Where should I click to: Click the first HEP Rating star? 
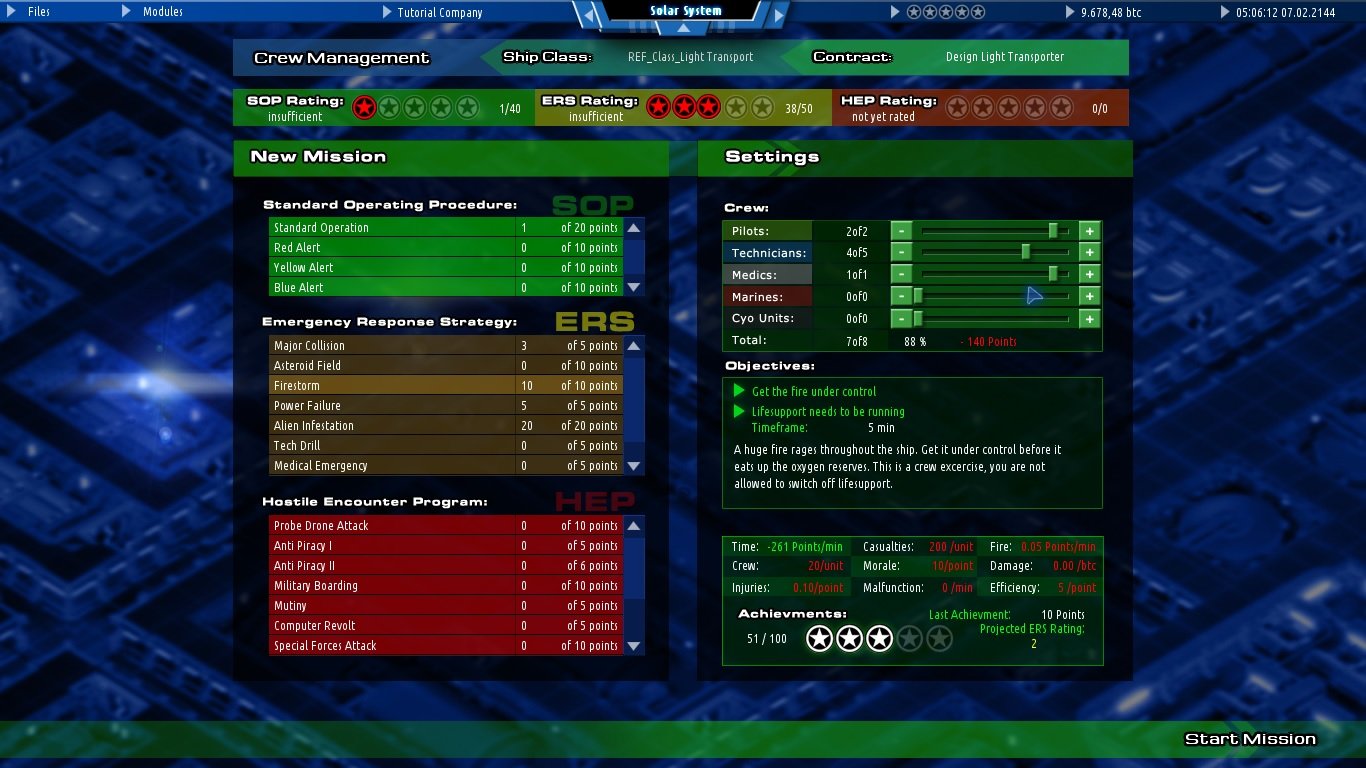click(957, 106)
